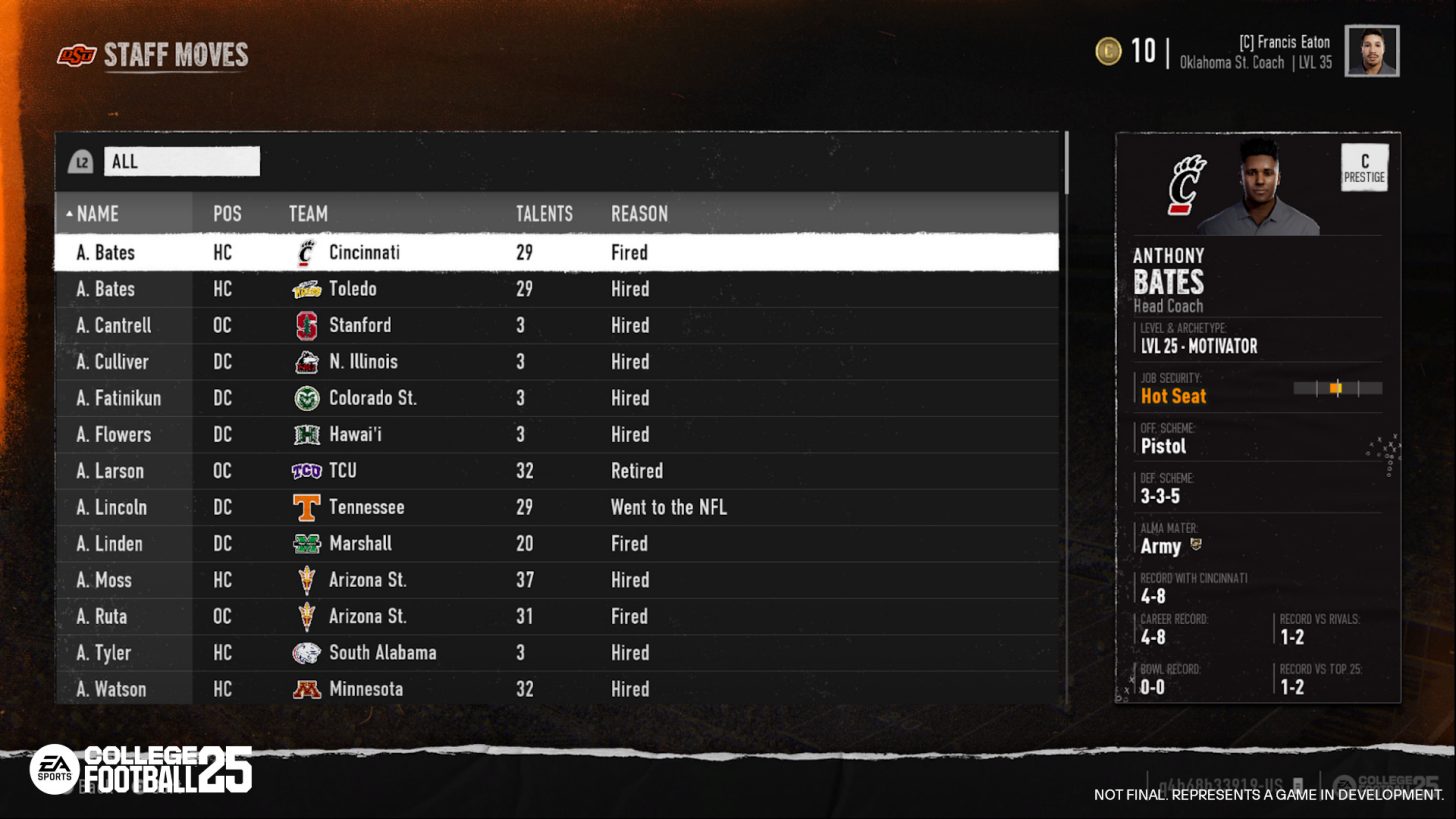
Task: Click the gold coin currency icon
Action: coord(1108,51)
